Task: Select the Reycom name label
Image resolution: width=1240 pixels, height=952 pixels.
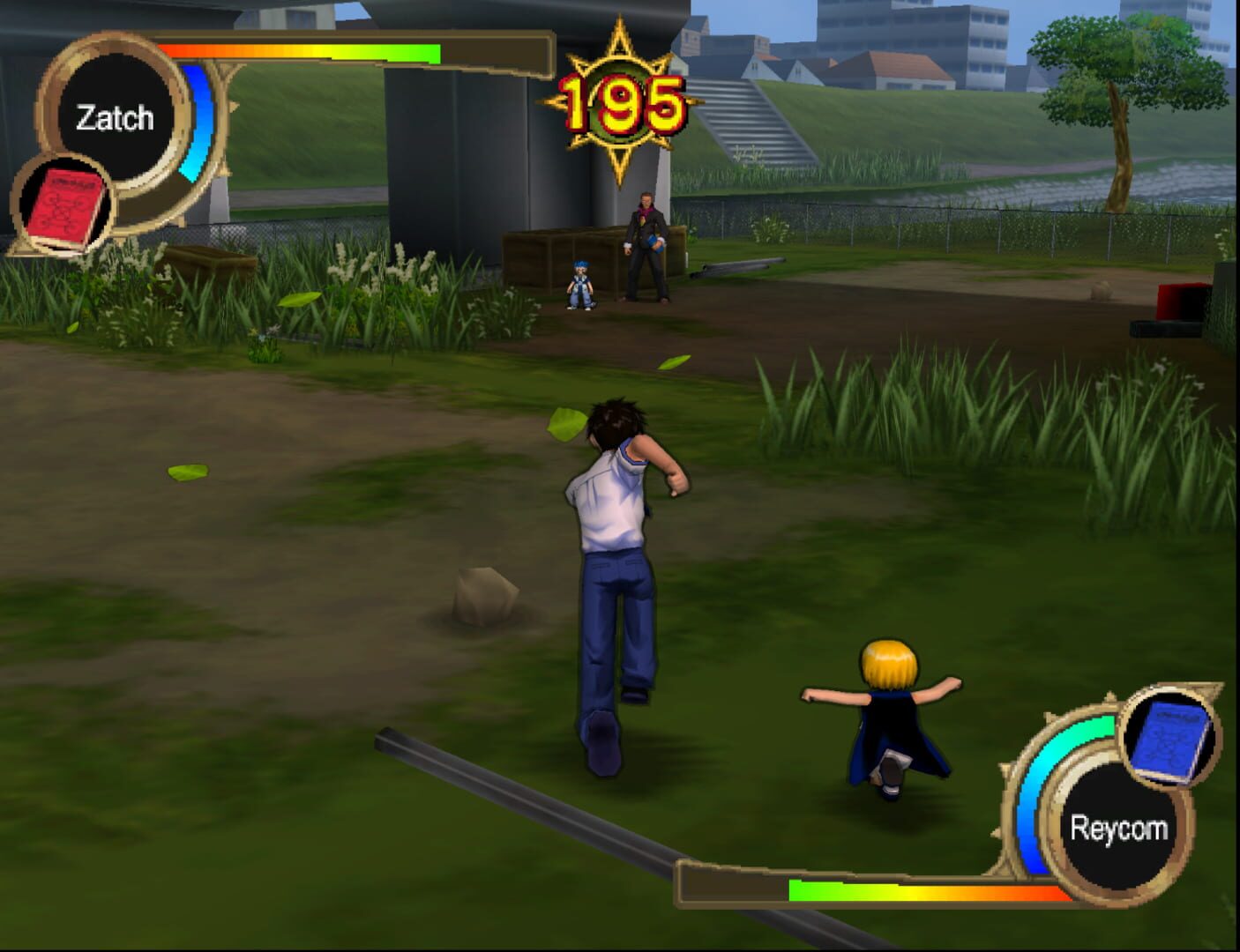Action: pos(1120,827)
